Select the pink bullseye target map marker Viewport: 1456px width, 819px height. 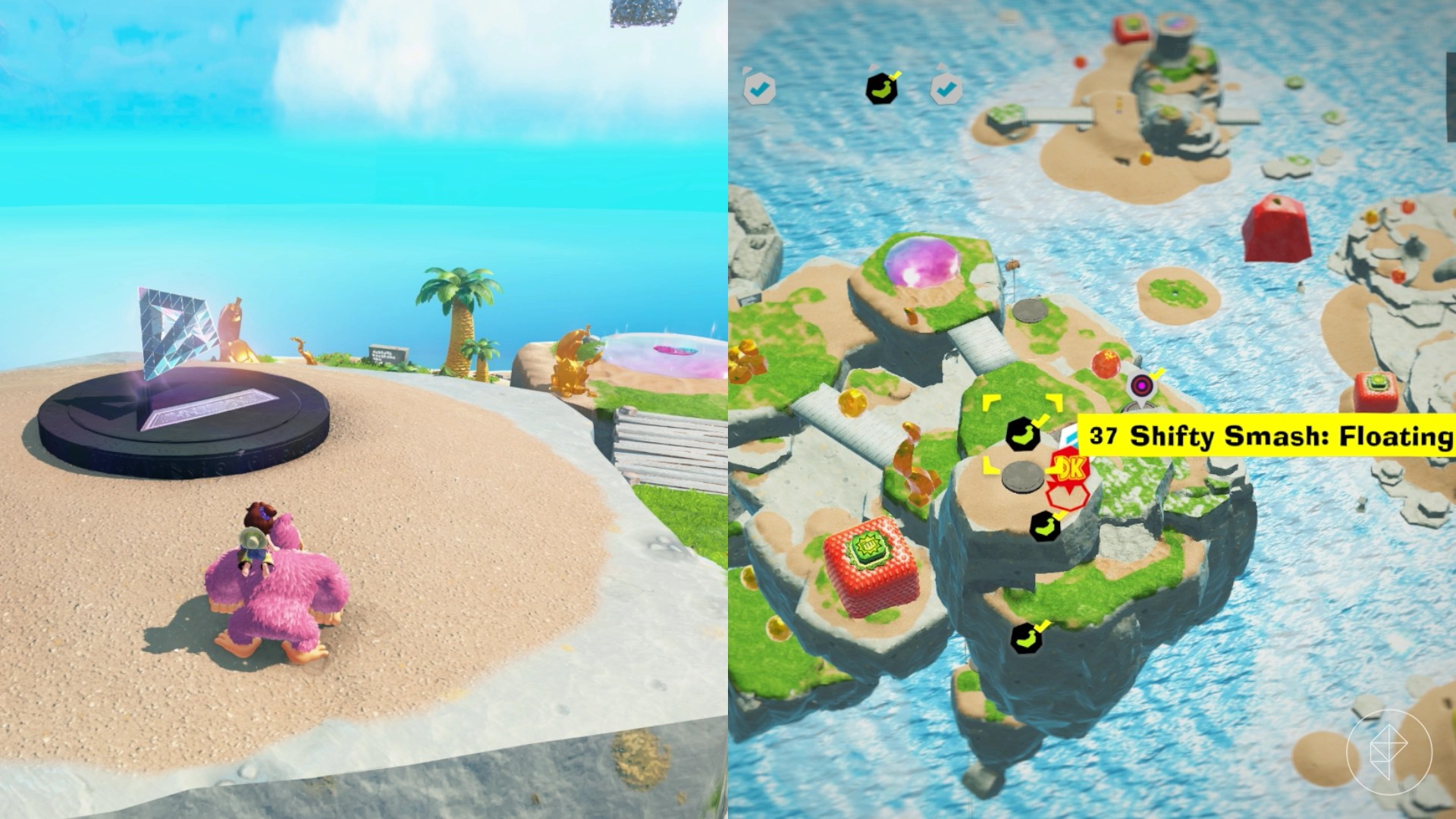click(x=1141, y=386)
